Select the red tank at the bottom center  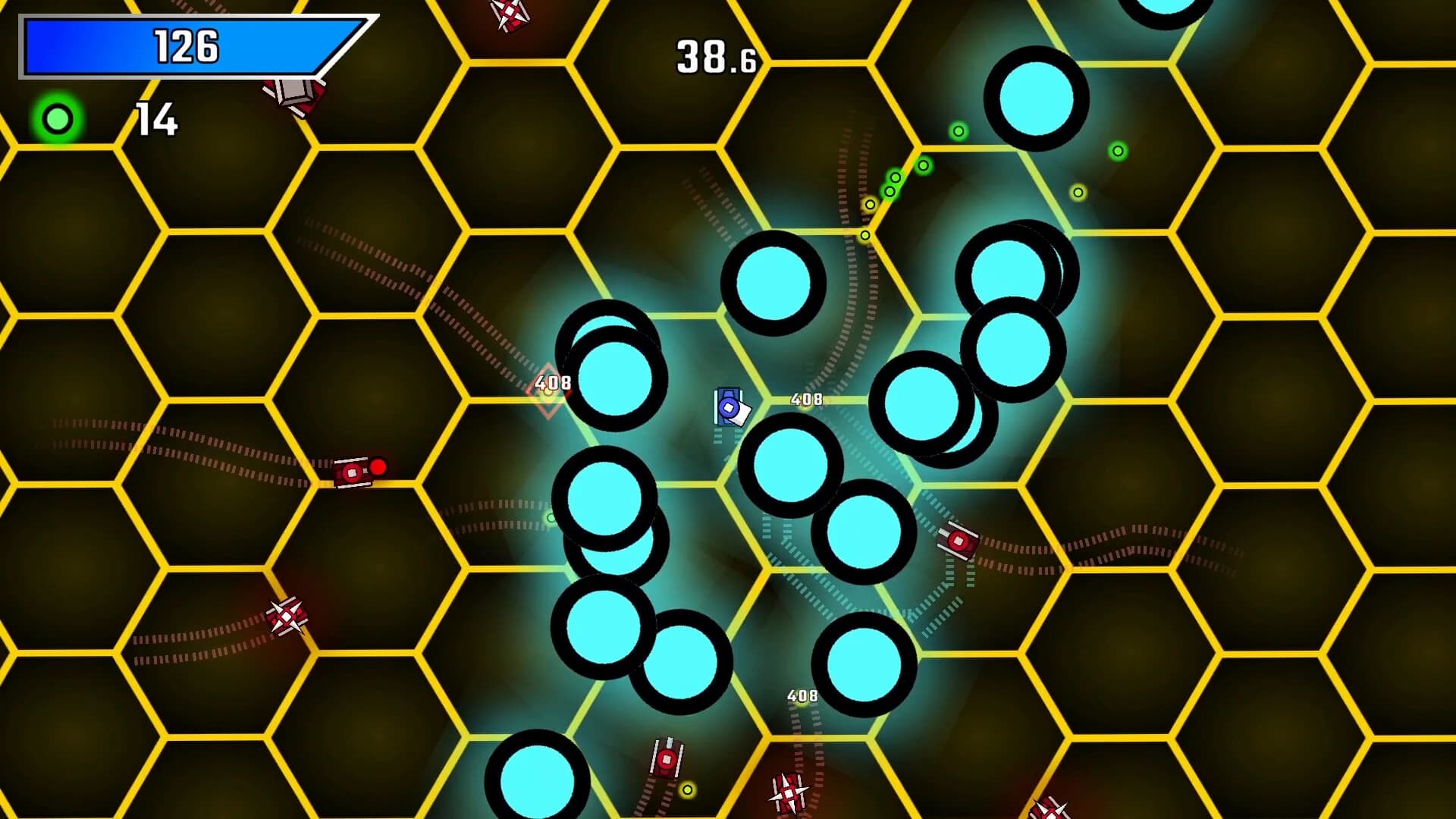[666, 758]
